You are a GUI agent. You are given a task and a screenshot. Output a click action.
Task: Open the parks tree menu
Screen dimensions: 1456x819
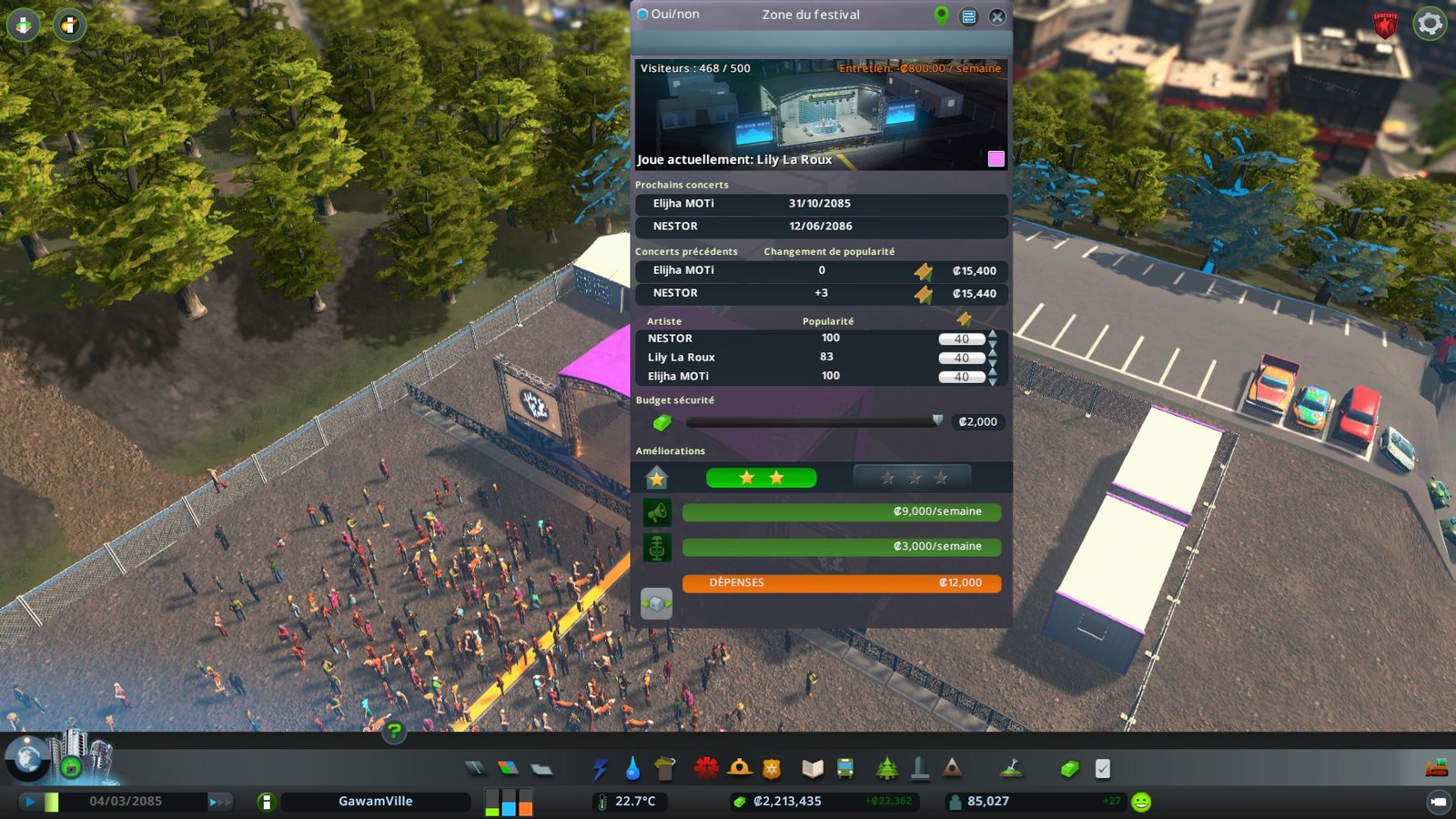[x=886, y=769]
